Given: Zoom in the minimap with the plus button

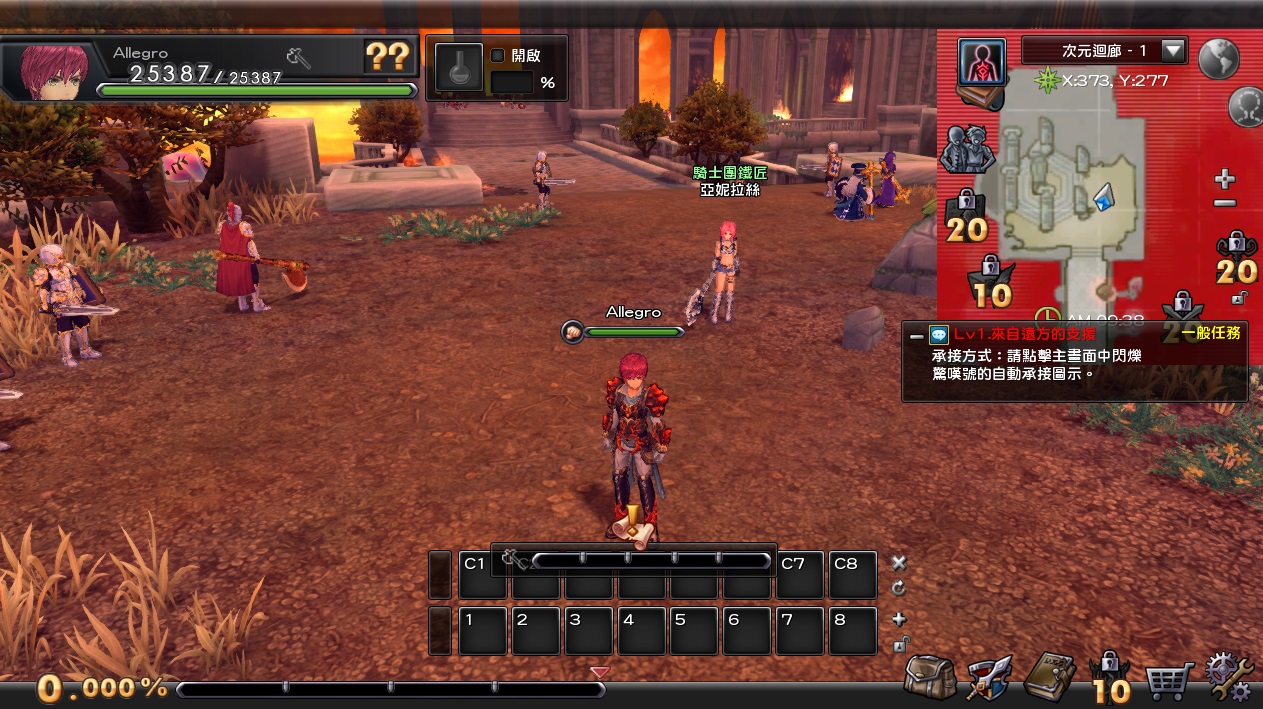Looking at the screenshot, I should pyautogui.click(x=1224, y=180).
